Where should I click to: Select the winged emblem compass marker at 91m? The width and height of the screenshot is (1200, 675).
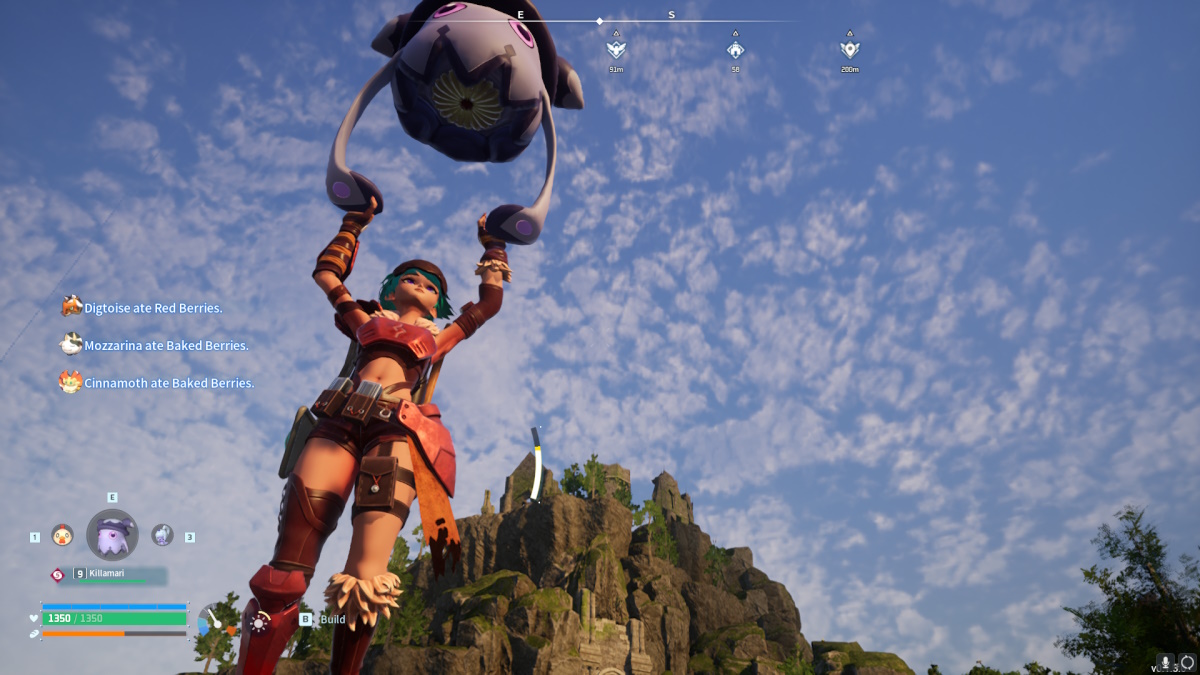tap(616, 49)
